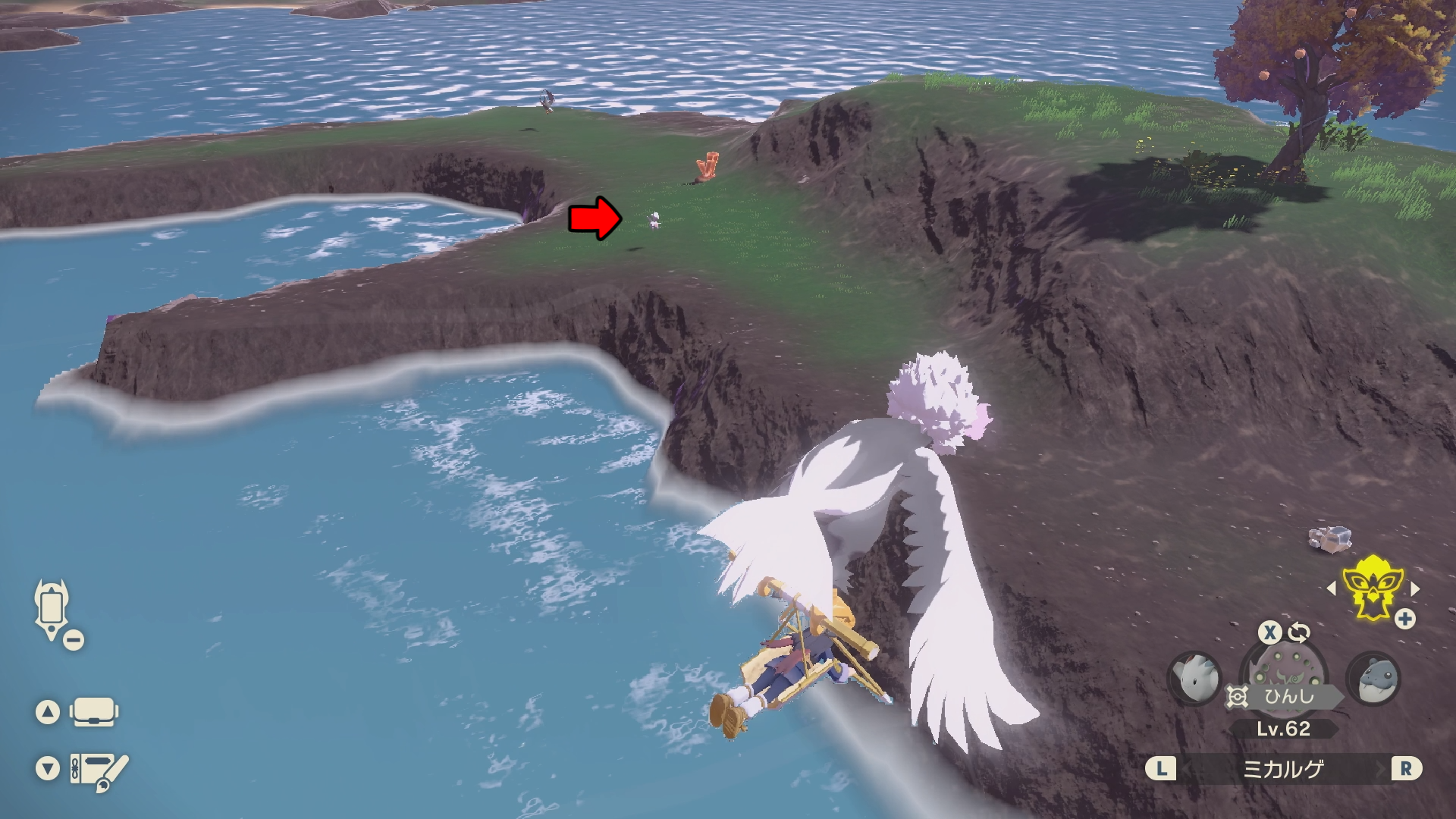Select the Spiritomb portrait in the center slot
Image resolution: width=1456 pixels, height=819 pixels.
click(1283, 667)
